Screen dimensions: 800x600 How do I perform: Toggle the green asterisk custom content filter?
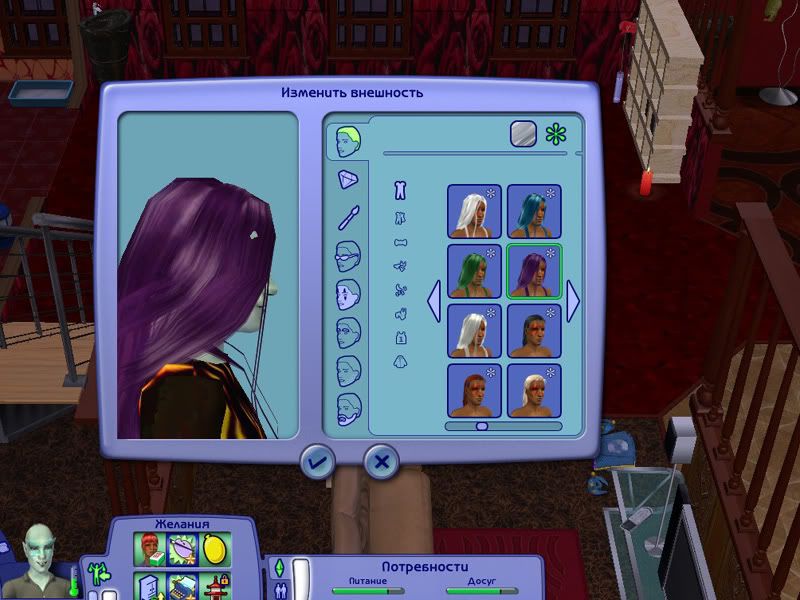point(556,135)
